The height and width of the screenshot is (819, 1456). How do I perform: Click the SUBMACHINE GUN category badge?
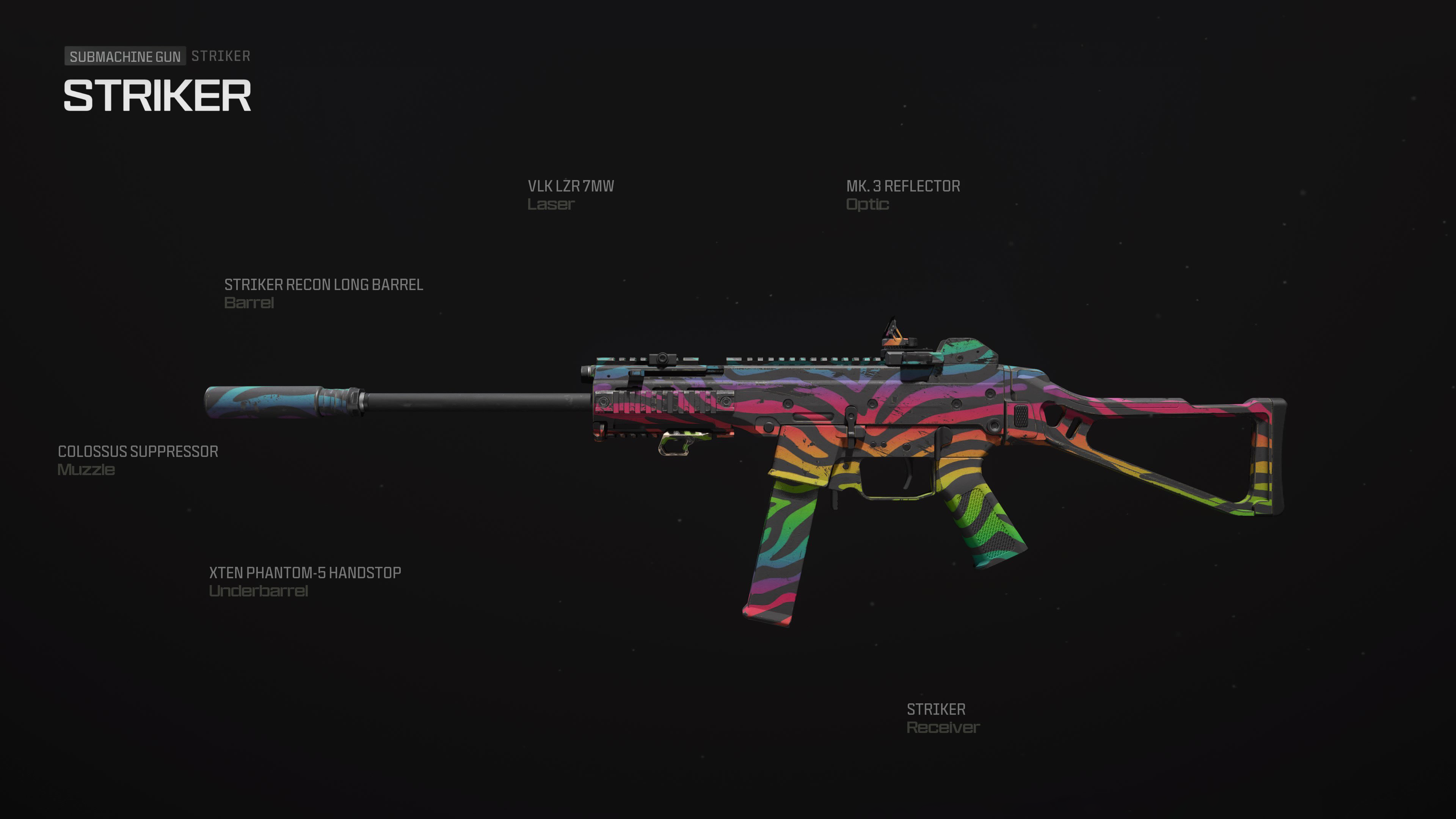pos(126,56)
